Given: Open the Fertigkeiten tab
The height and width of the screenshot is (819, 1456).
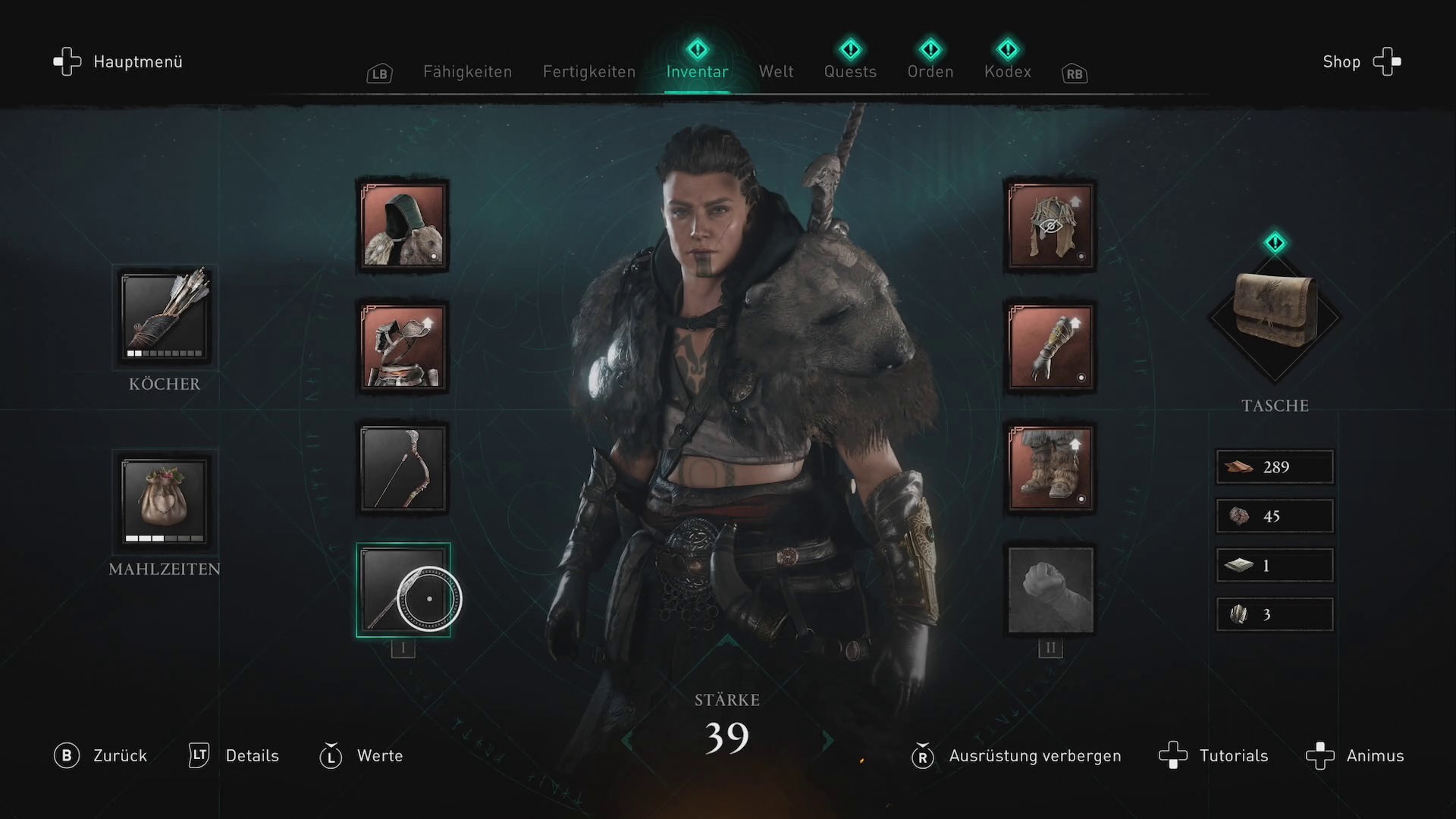Looking at the screenshot, I should (588, 72).
